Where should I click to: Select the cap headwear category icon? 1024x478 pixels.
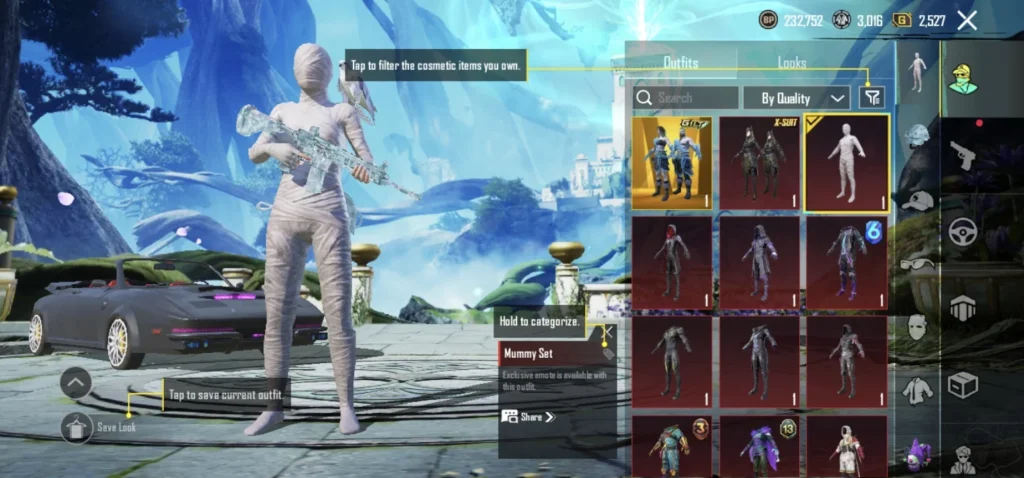[x=917, y=201]
